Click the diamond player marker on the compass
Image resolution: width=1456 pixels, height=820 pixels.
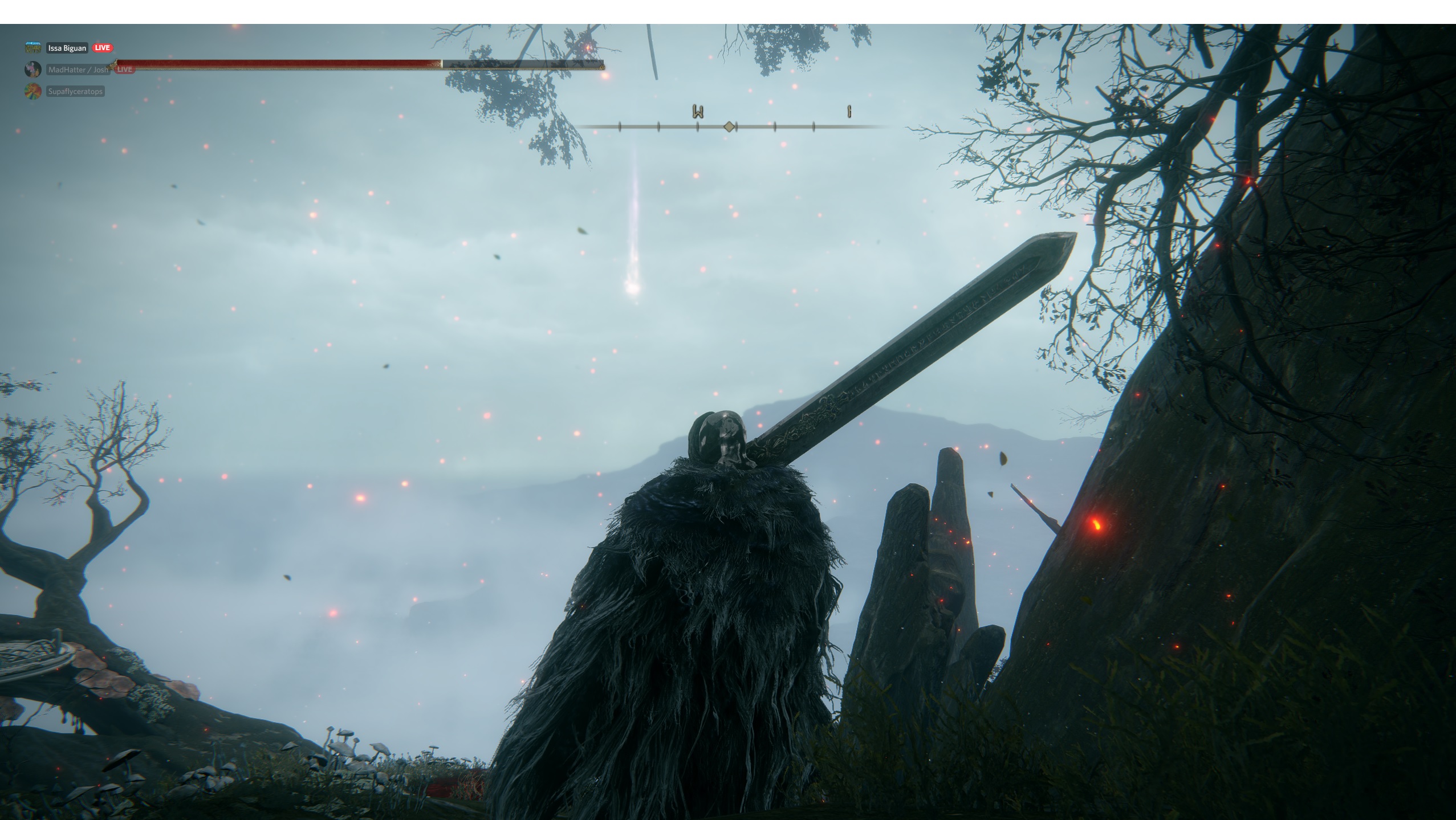coord(730,127)
